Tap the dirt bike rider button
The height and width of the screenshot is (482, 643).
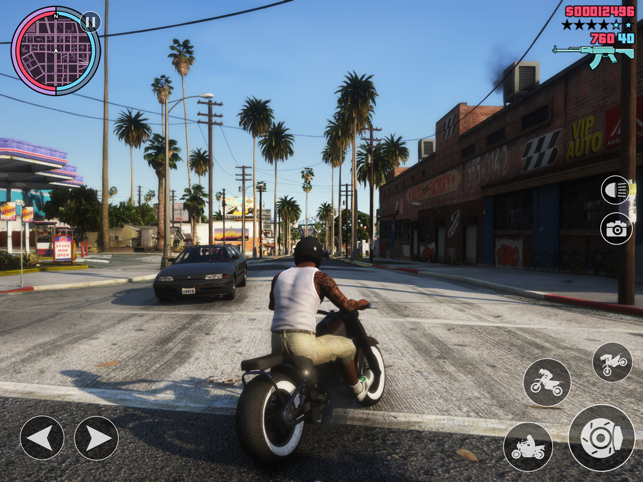(547, 382)
